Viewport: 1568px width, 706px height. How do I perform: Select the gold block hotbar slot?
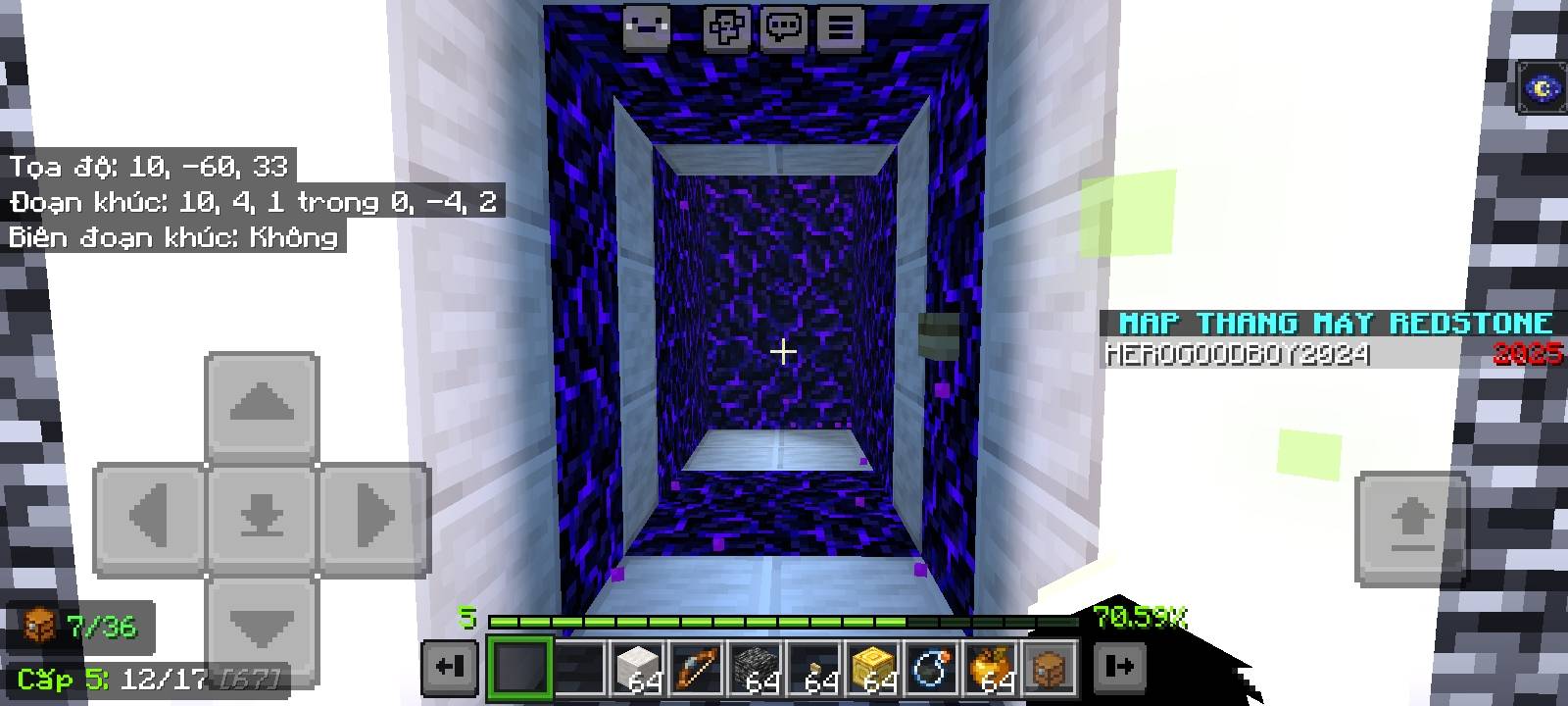click(871, 666)
